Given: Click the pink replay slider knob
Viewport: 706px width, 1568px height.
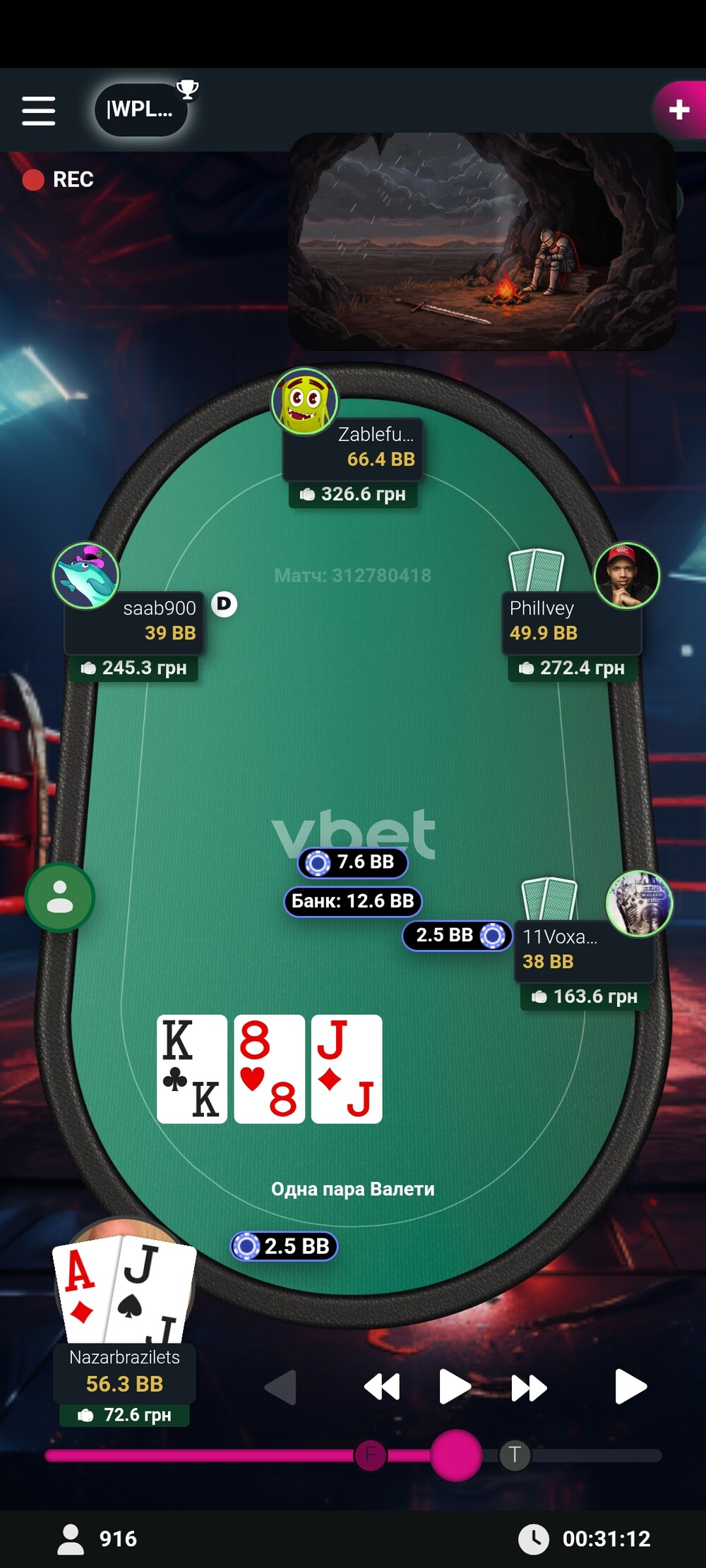Looking at the screenshot, I should point(456,1455).
